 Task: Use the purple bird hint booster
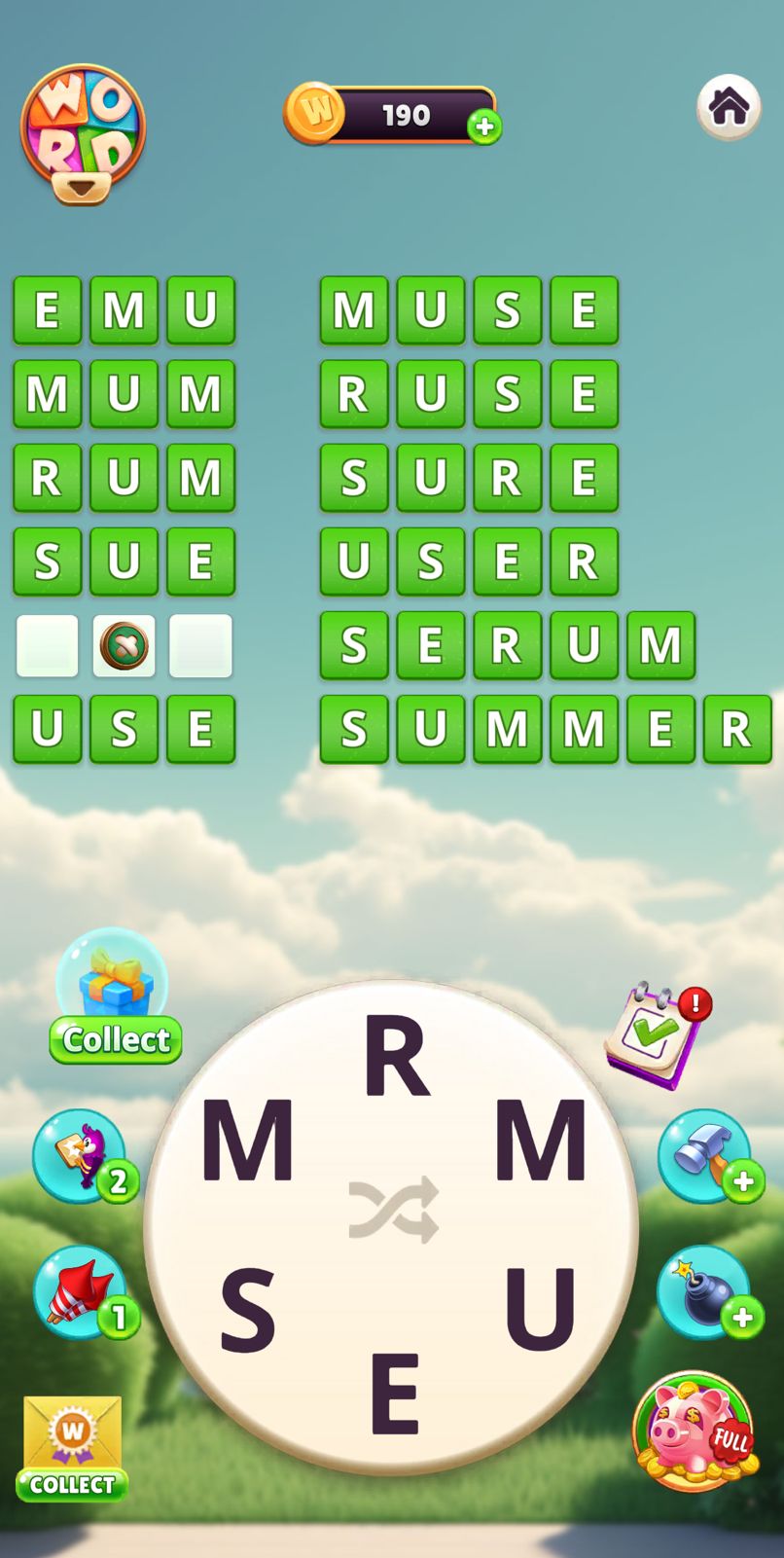[82, 1155]
